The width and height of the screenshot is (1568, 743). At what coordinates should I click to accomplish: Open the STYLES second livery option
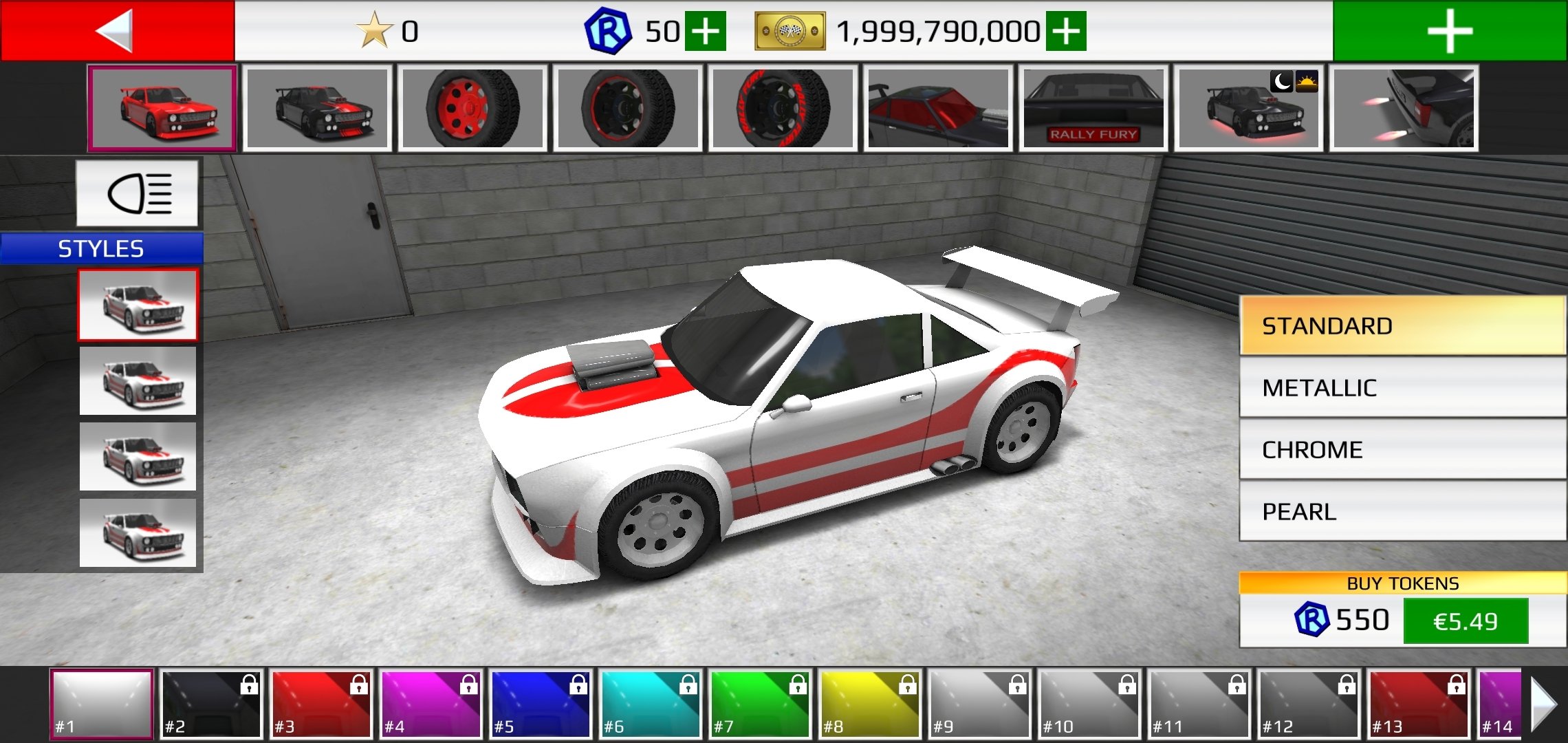pyautogui.click(x=138, y=380)
